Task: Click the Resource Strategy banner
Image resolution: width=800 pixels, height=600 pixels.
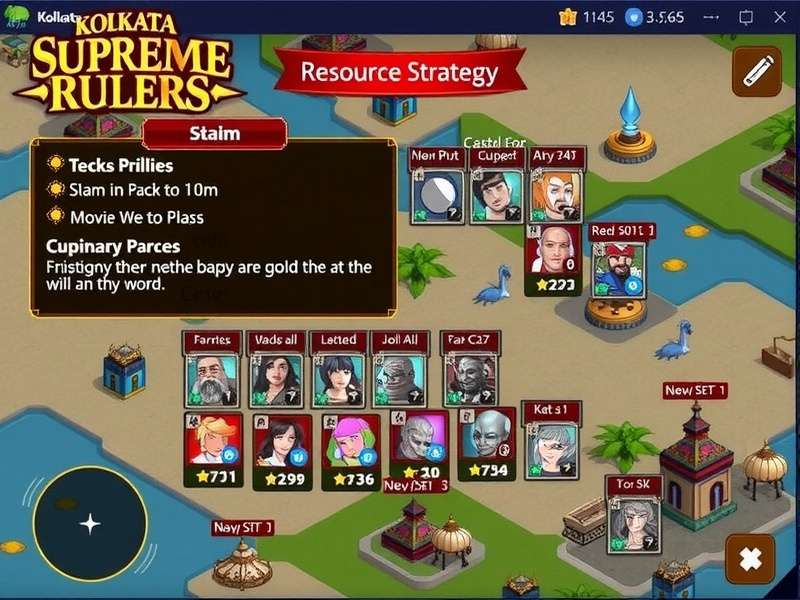Action: [399, 72]
